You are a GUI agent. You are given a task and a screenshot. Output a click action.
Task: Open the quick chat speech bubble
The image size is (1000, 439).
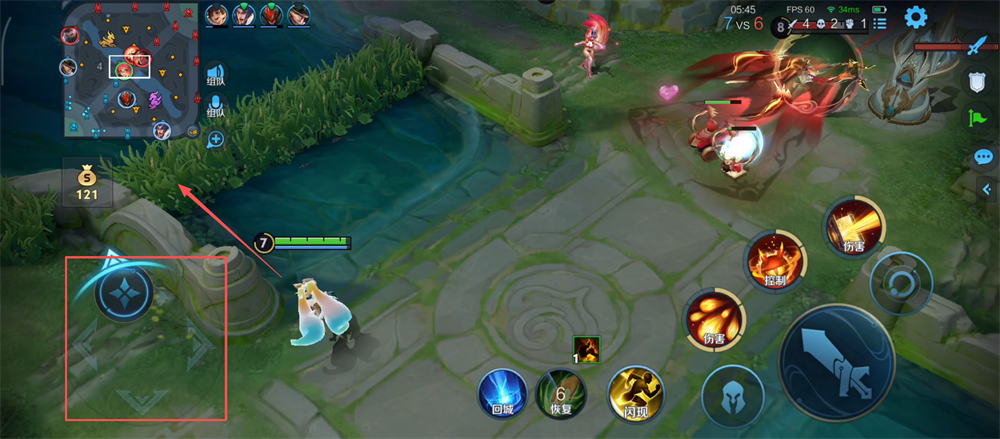click(x=983, y=157)
